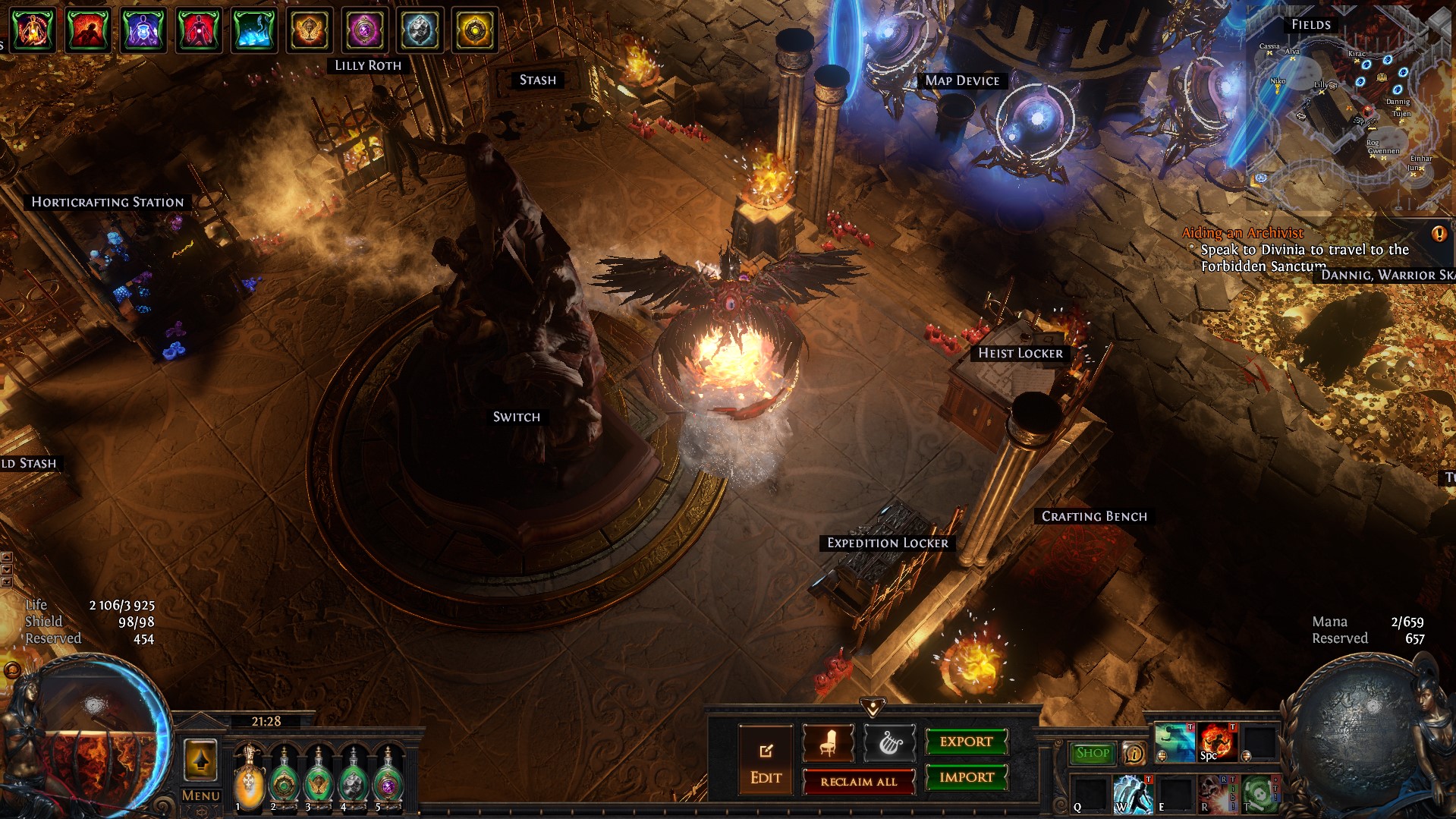1456x819 pixels.
Task: Open the green Shop button
Action: (1092, 753)
